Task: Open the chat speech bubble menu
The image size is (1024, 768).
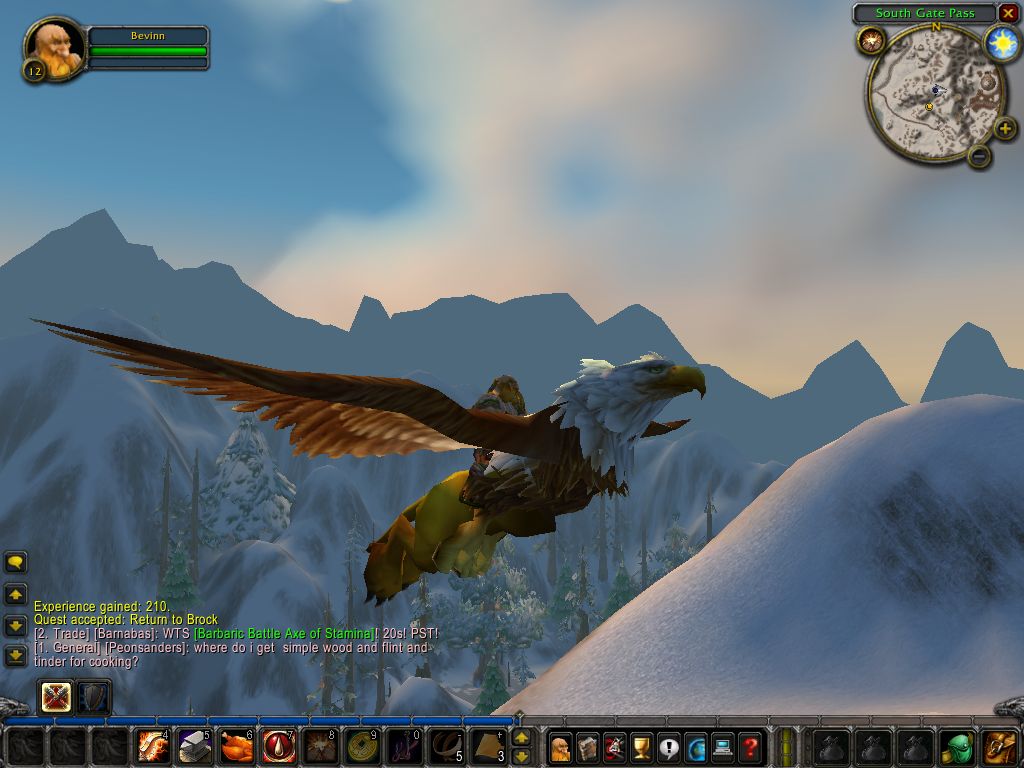Action: [x=16, y=563]
